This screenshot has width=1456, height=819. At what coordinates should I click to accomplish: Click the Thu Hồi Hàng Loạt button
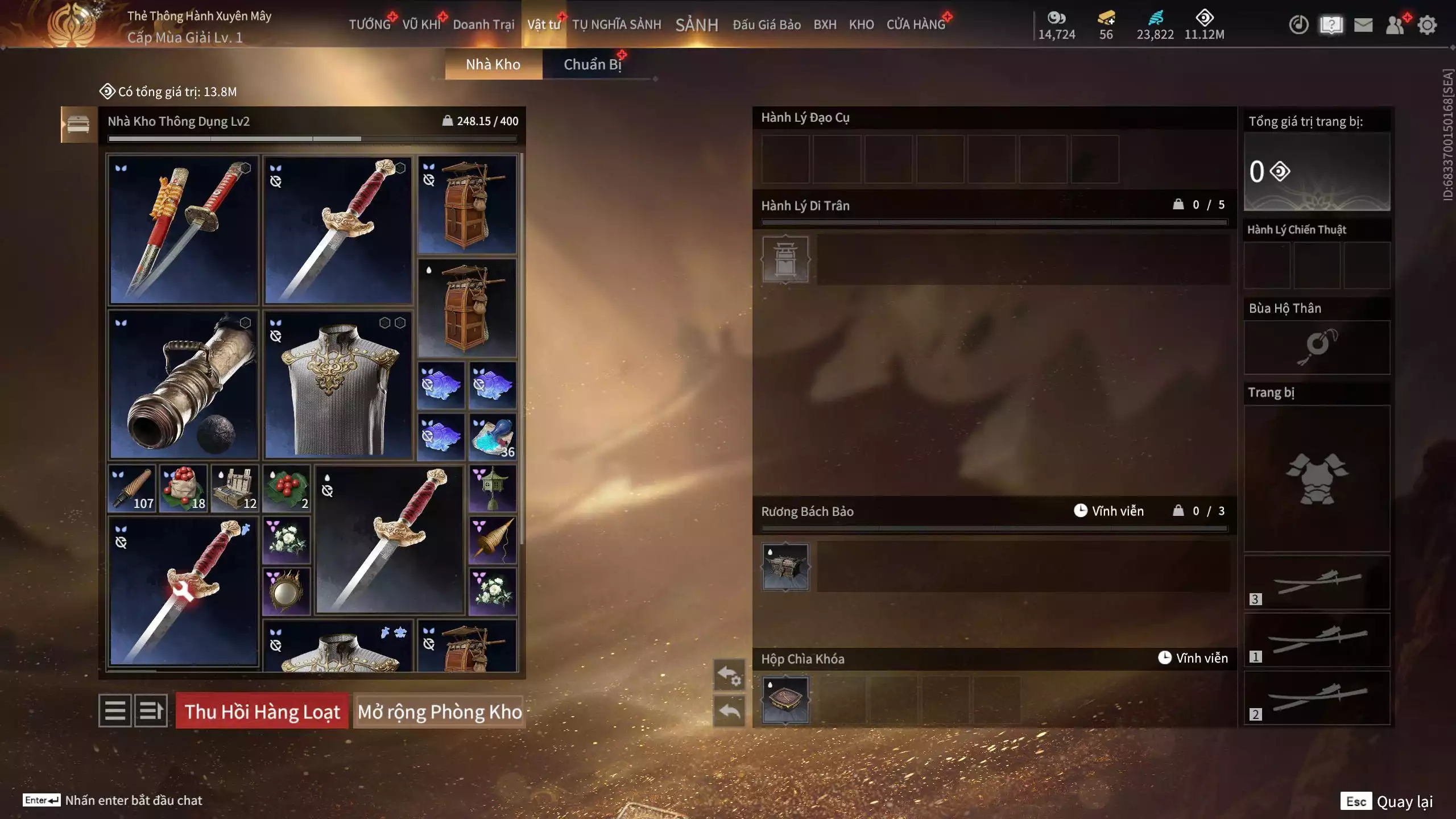pos(262,712)
